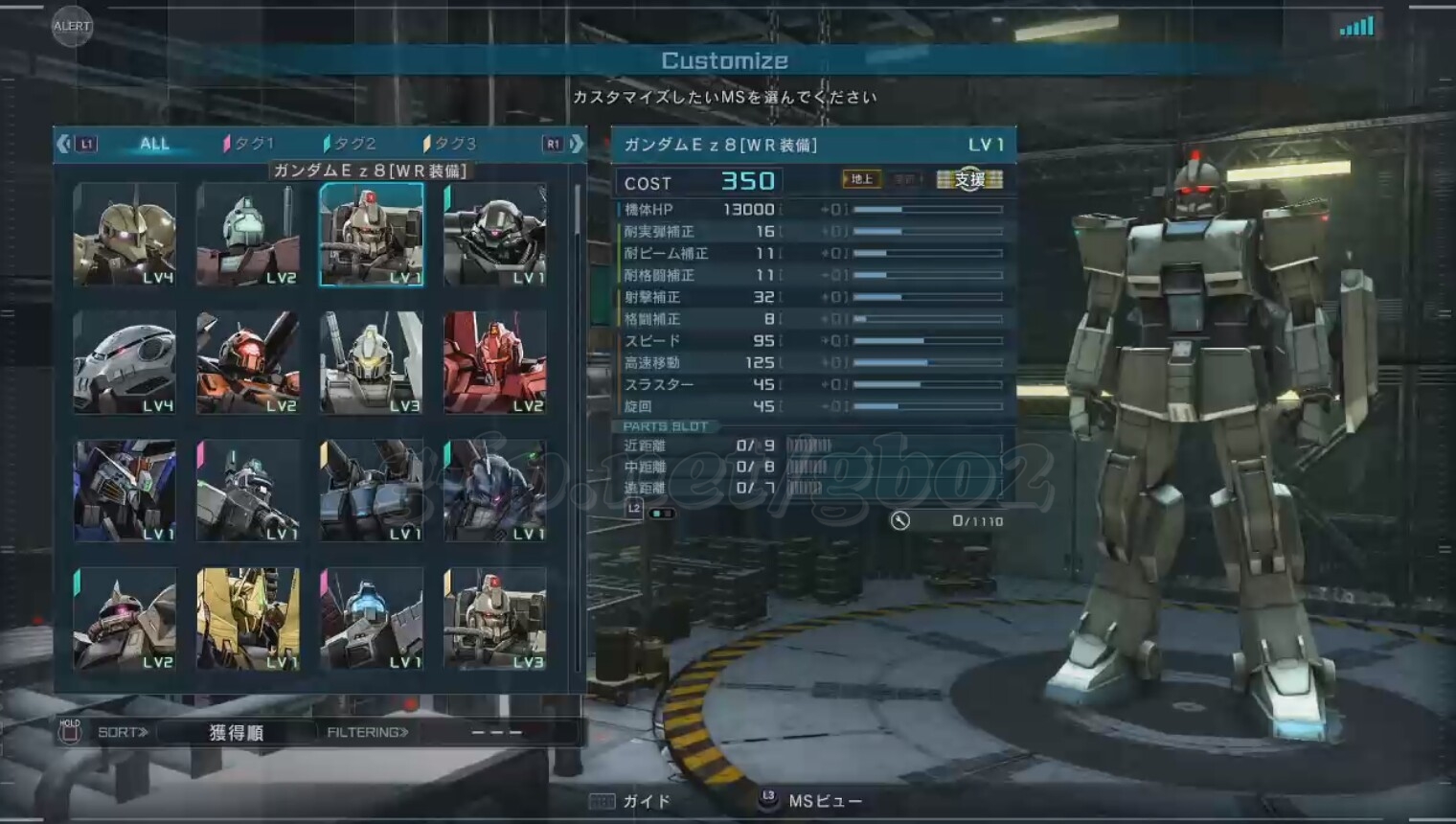The width and height of the screenshot is (1456, 824).
Task: Click the MS list scrollbar
Action: 577,211
